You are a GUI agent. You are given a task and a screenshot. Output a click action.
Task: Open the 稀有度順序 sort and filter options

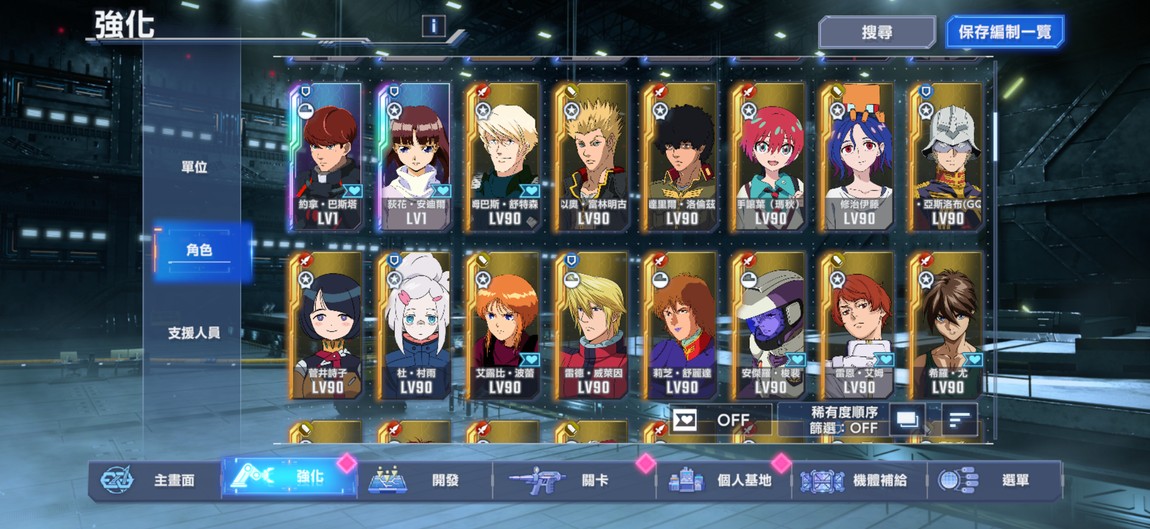(x=830, y=419)
